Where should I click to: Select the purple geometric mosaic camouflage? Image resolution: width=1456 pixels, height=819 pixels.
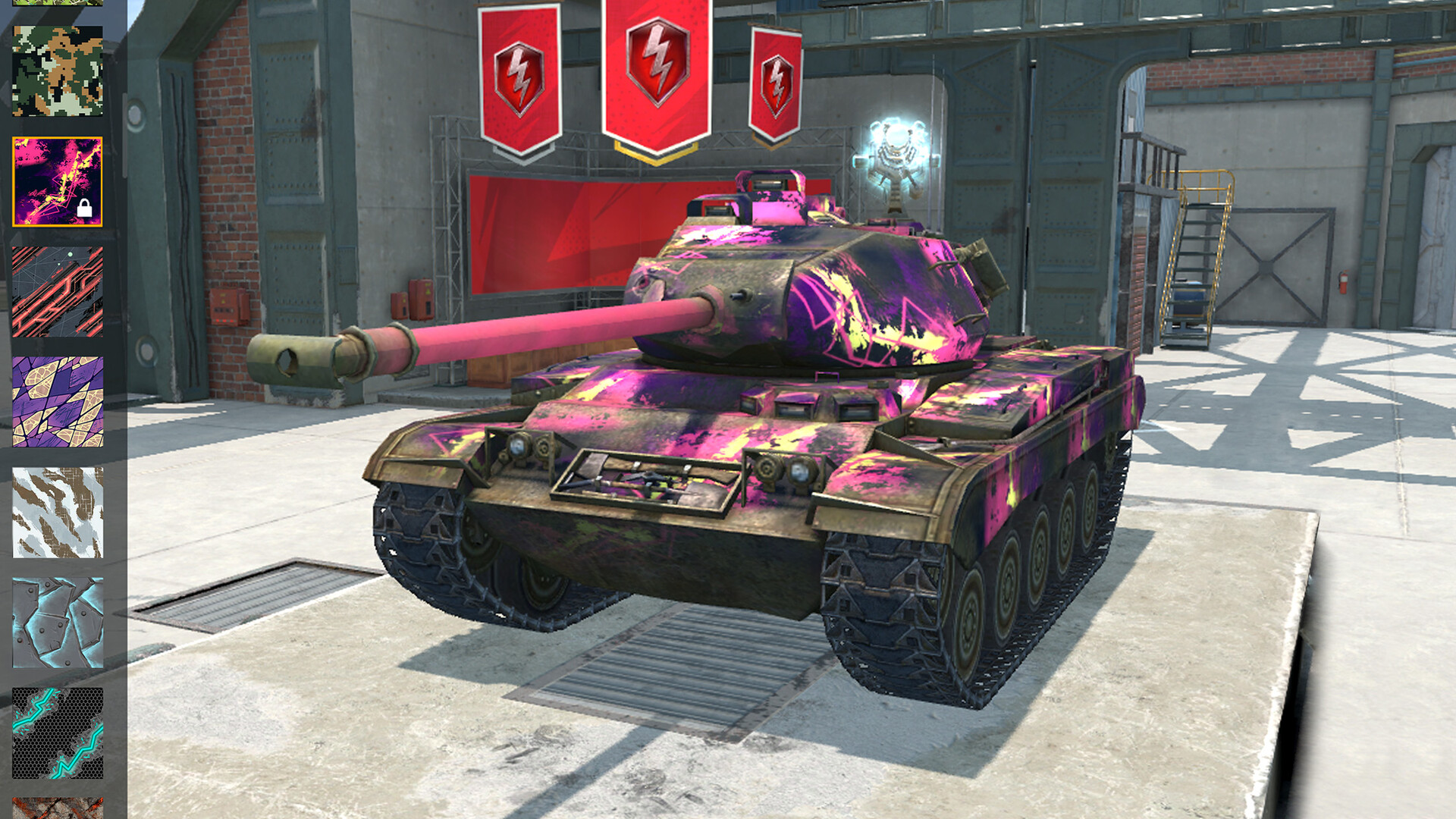(x=57, y=402)
